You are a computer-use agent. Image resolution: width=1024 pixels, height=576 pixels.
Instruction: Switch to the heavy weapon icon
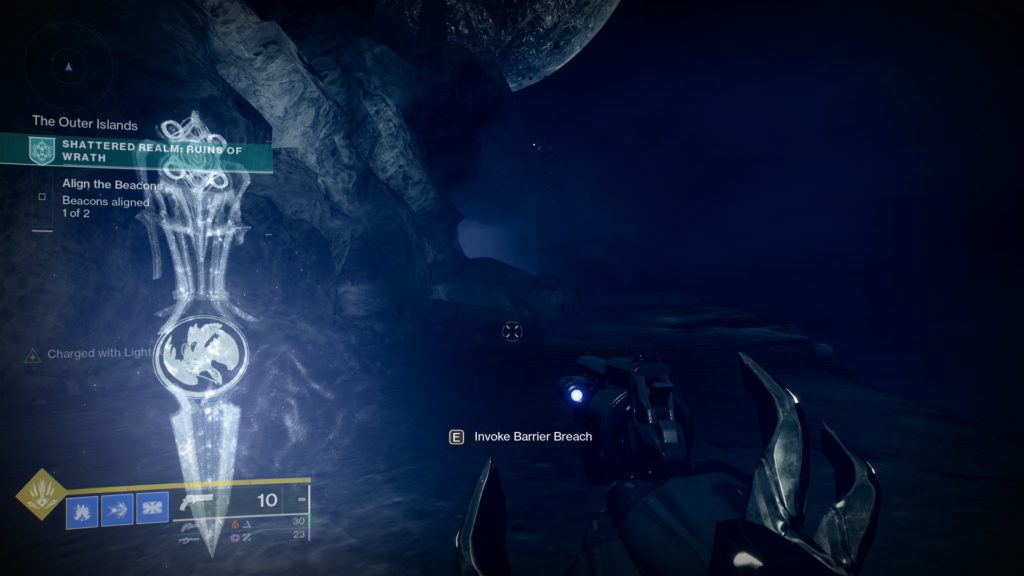(x=186, y=539)
